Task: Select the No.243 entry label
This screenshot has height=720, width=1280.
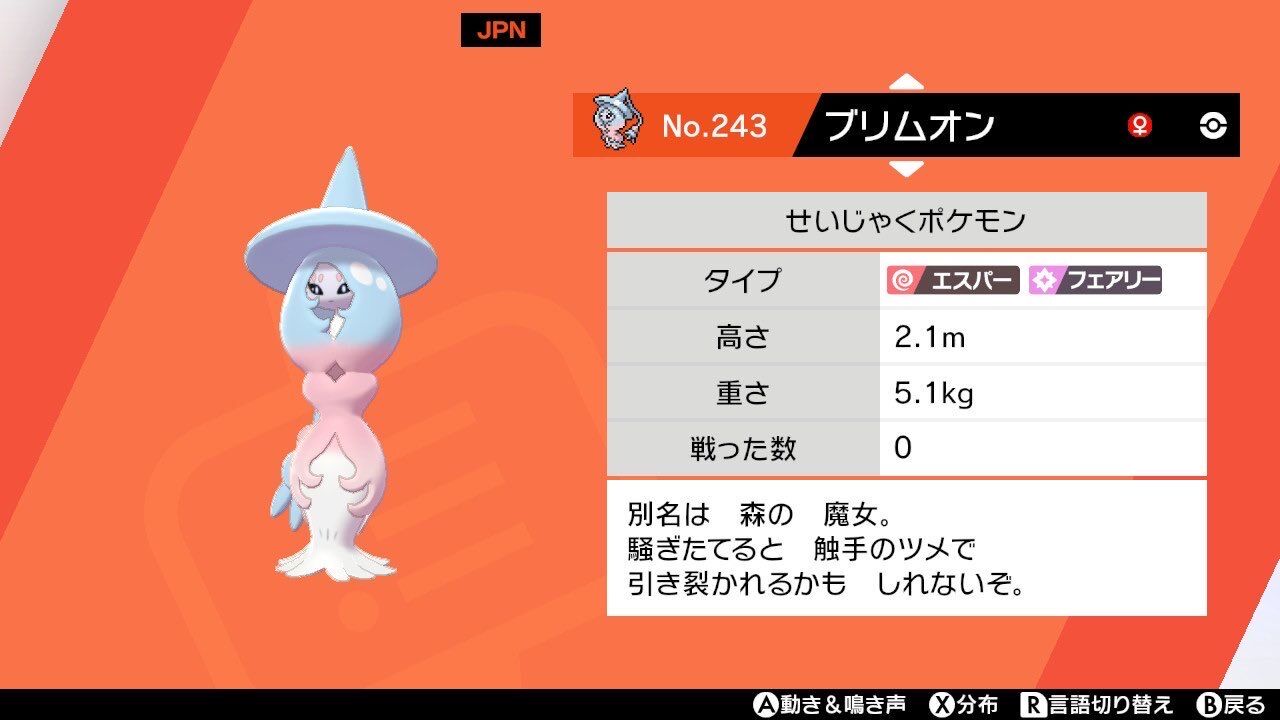Action: (716, 124)
